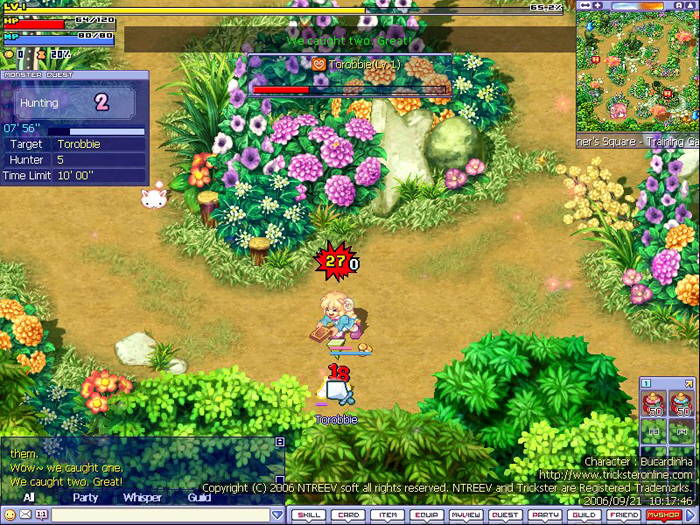Viewport: 700px width, 525px height.
Task: Open the SKILL menu
Action: [x=308, y=515]
